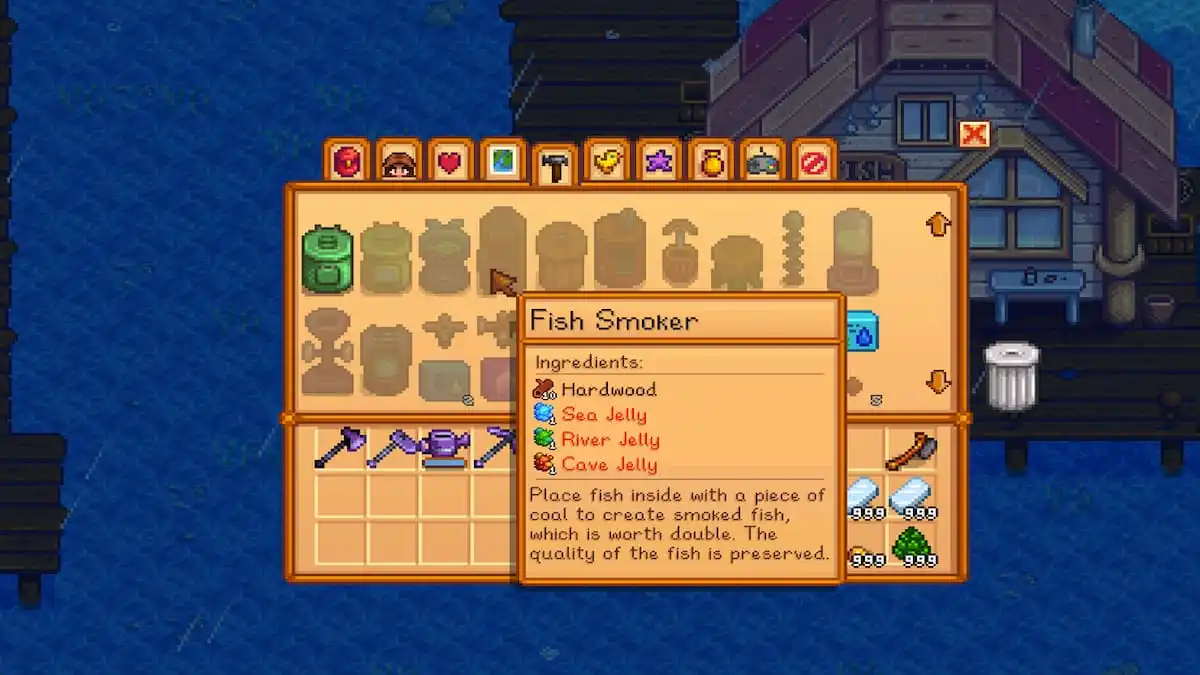Select the purple watering can in inventory
The height and width of the screenshot is (675, 1200).
444,448
